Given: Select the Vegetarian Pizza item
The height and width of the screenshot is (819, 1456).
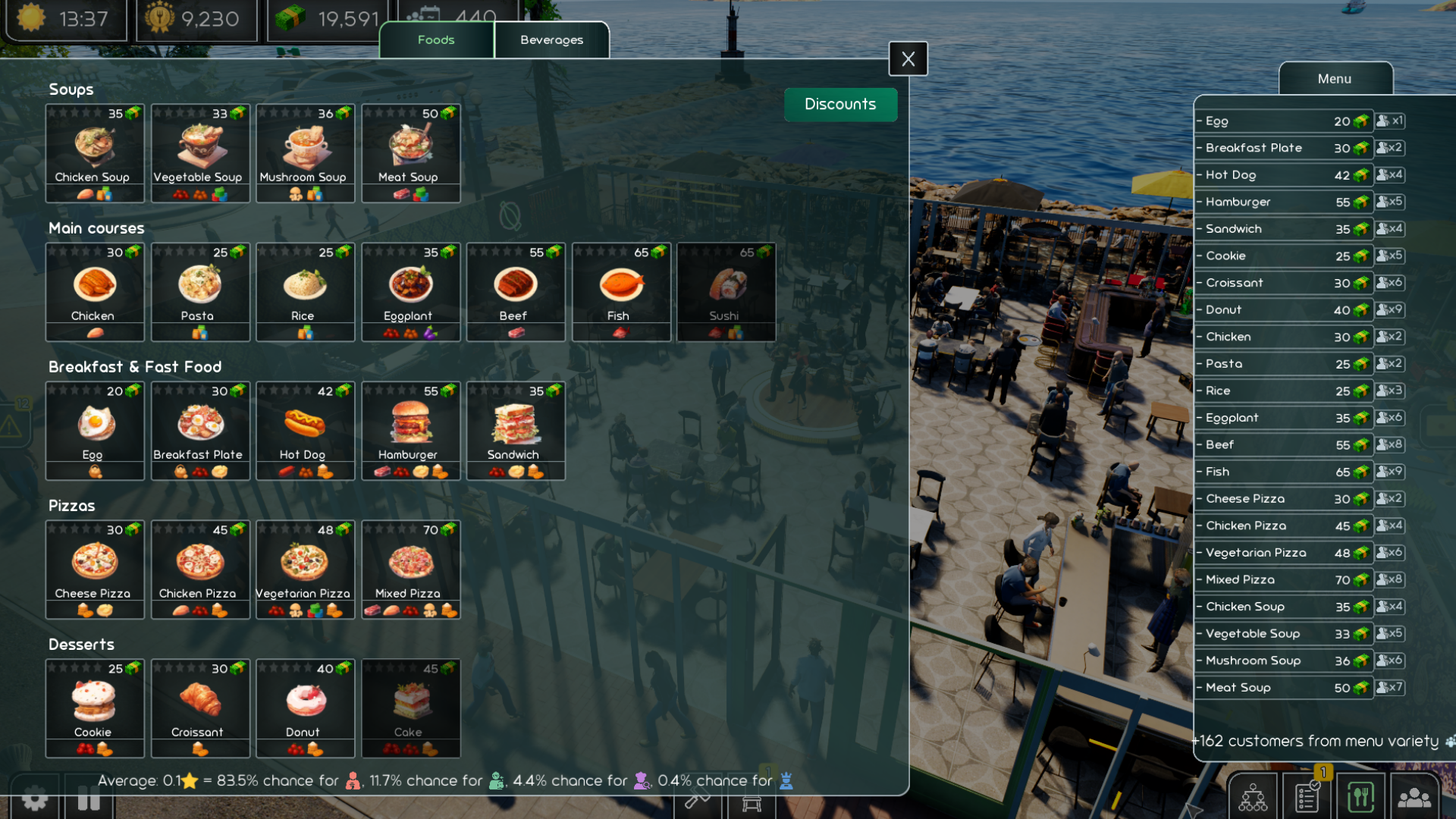Looking at the screenshot, I should 305,570.
